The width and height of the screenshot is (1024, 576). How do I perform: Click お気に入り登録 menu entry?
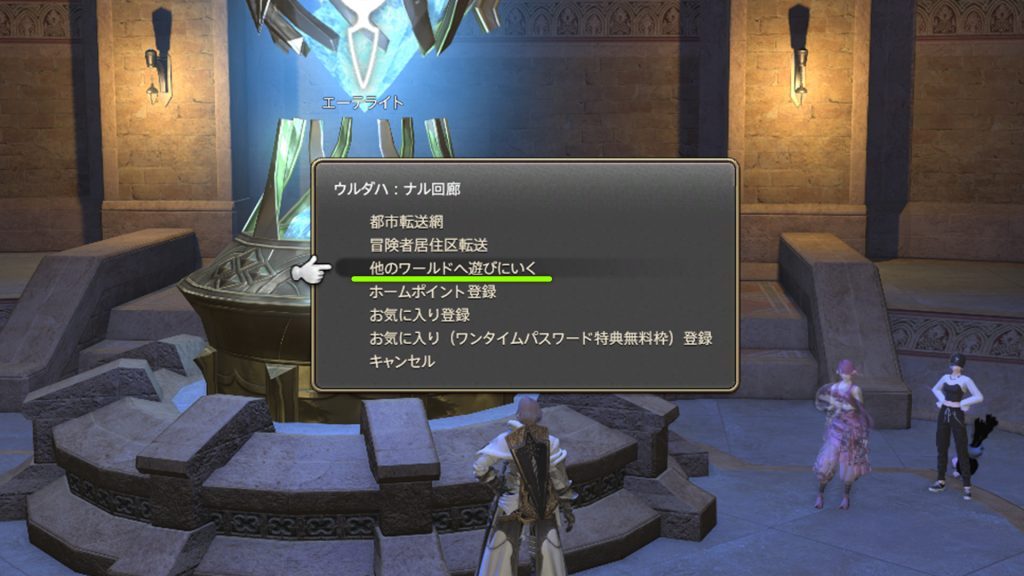(419, 315)
